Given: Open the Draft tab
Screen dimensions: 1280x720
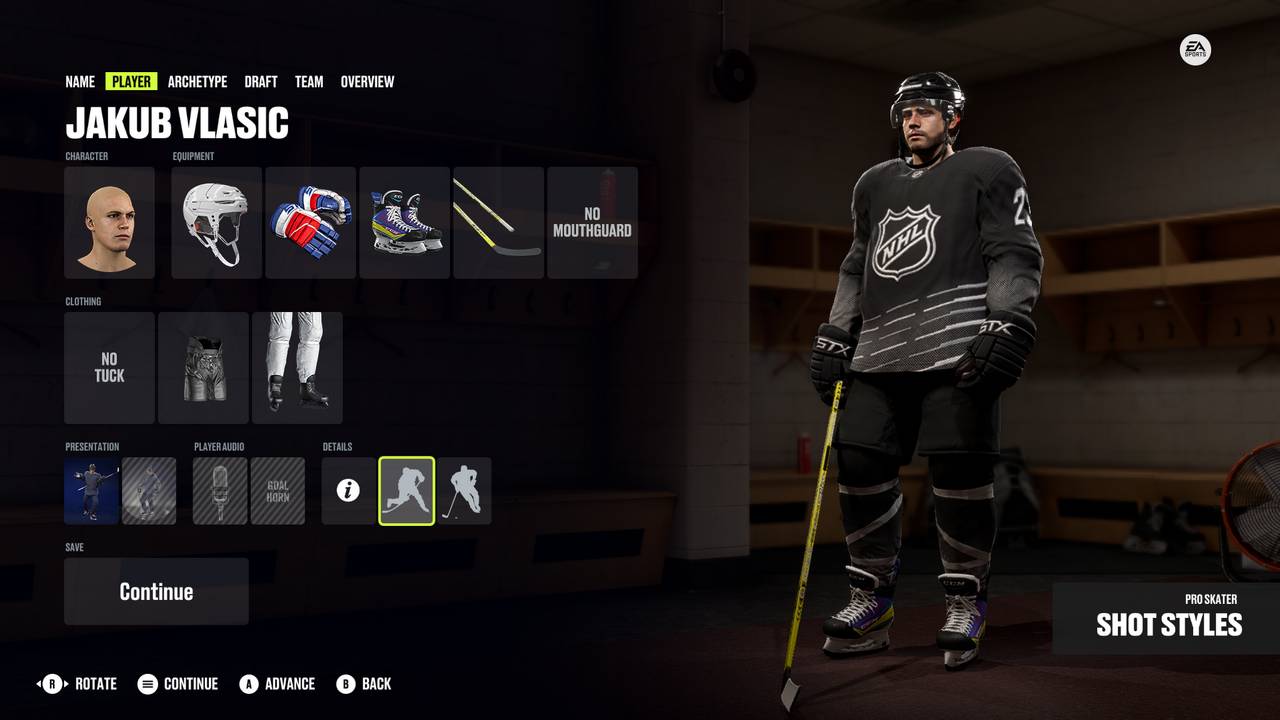Looking at the screenshot, I should coord(261,82).
